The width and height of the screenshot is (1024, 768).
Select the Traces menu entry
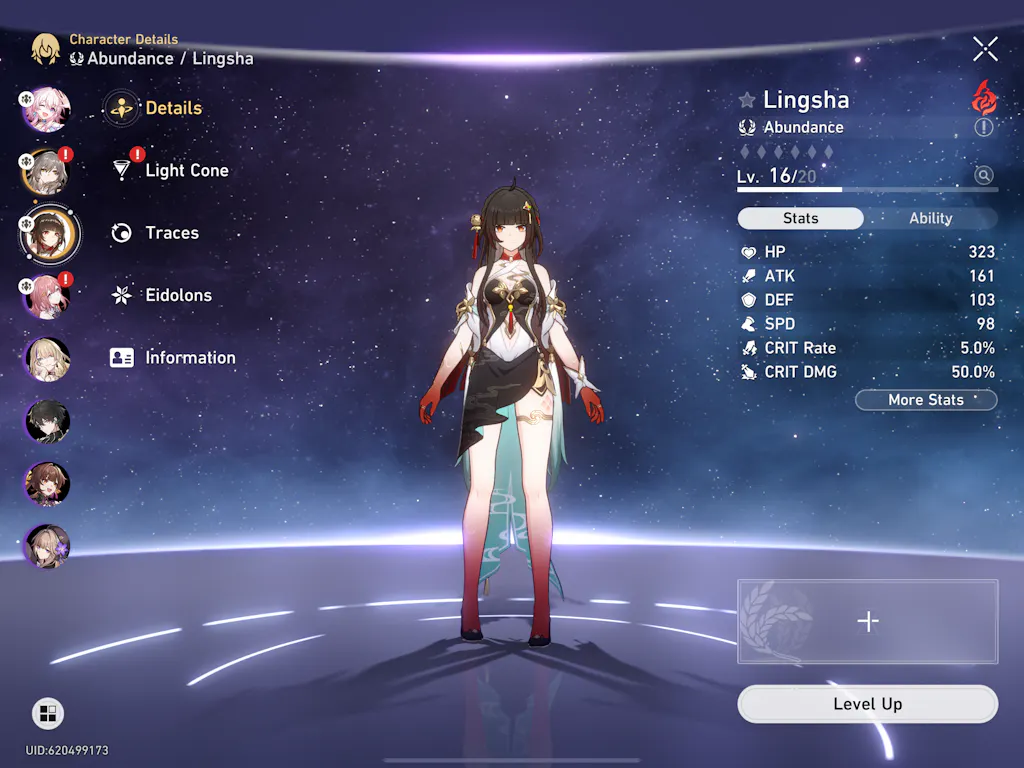point(171,233)
